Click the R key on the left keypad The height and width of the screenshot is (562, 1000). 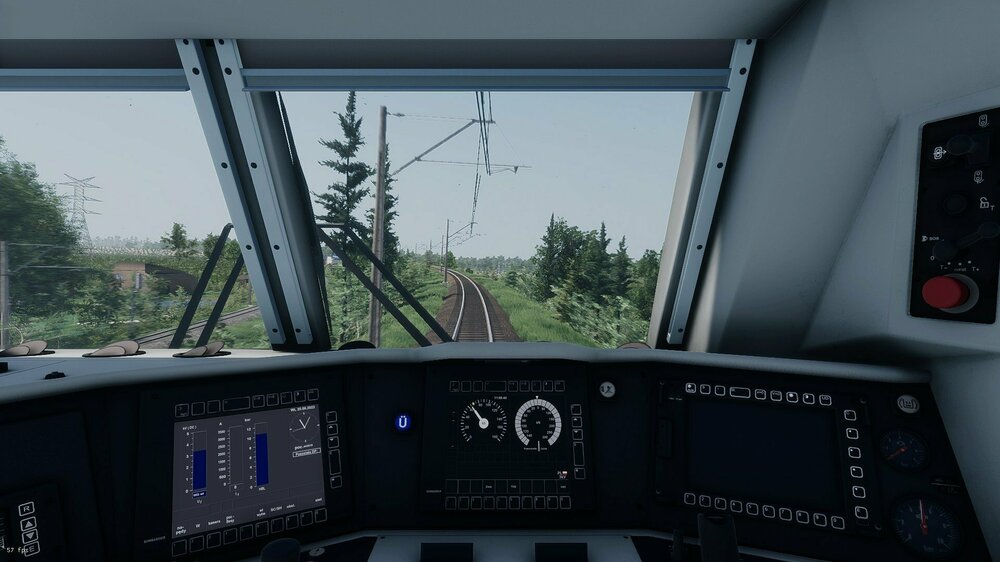click(x=27, y=509)
